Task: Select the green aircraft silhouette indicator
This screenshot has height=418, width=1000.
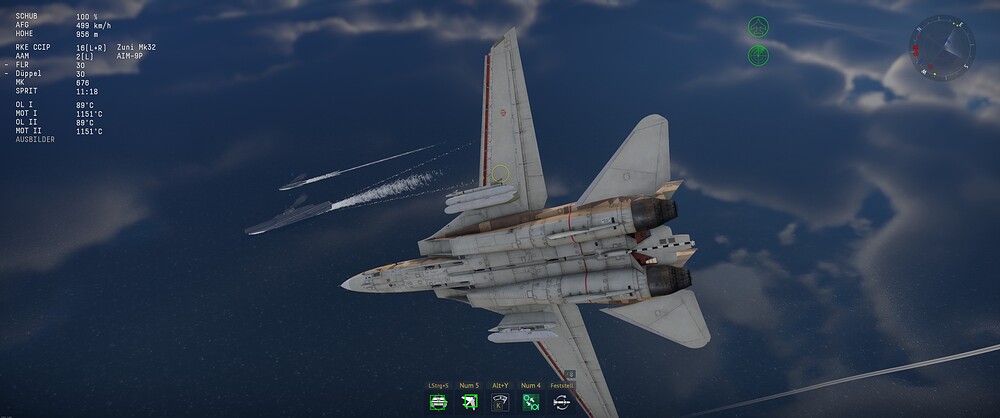Action: [758, 27]
